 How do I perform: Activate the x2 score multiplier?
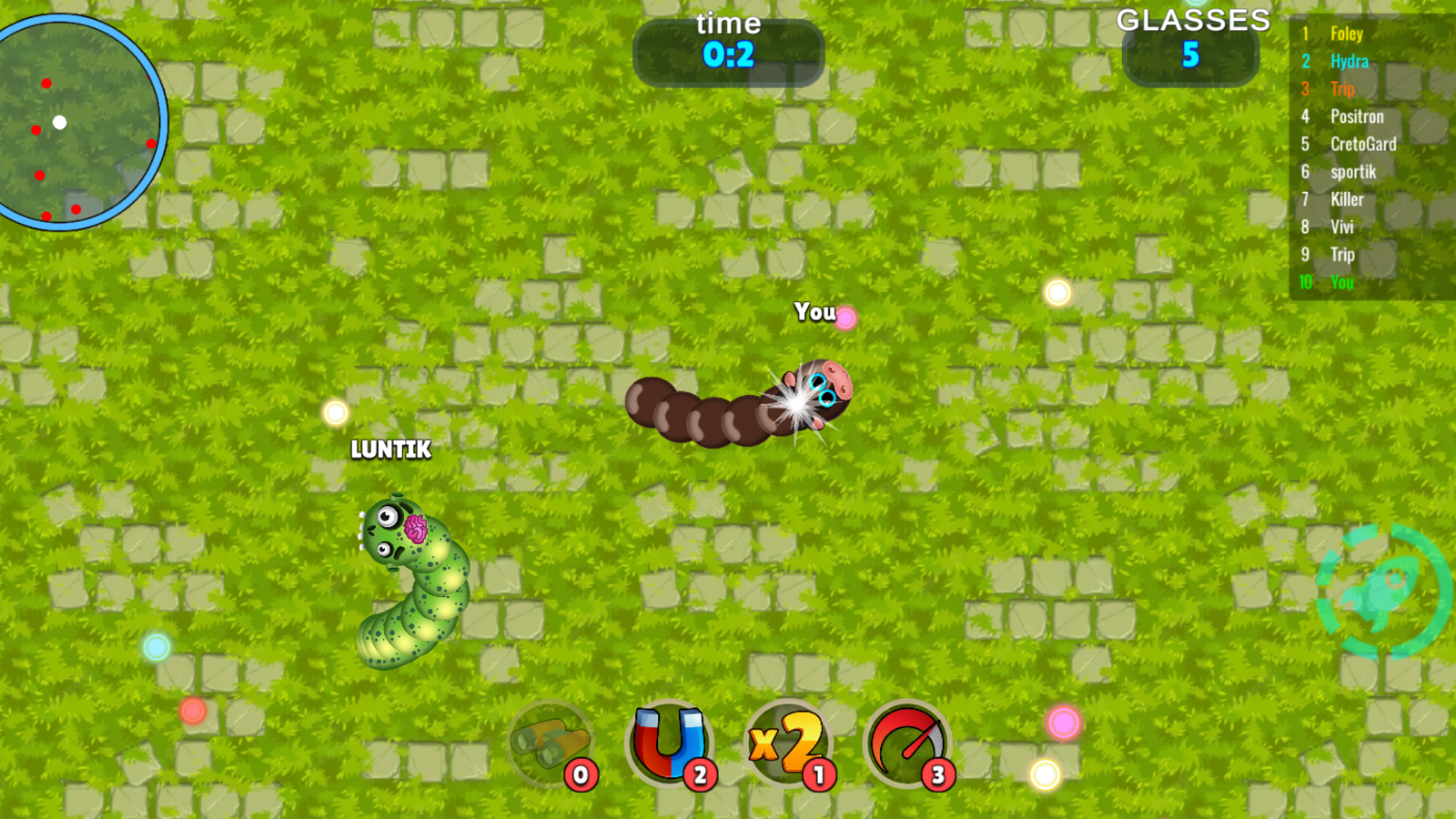click(788, 744)
